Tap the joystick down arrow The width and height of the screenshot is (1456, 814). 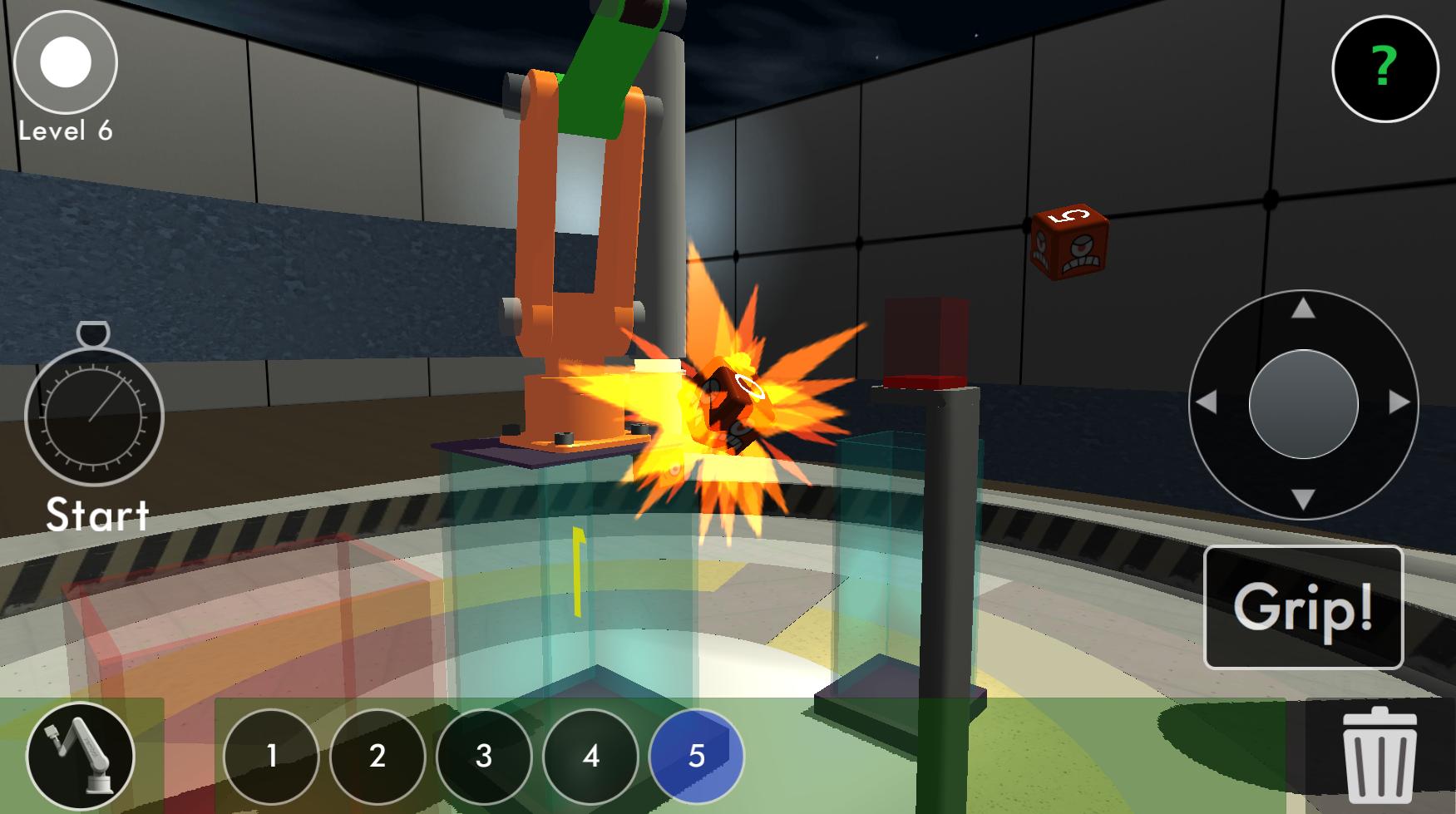pos(1303,499)
